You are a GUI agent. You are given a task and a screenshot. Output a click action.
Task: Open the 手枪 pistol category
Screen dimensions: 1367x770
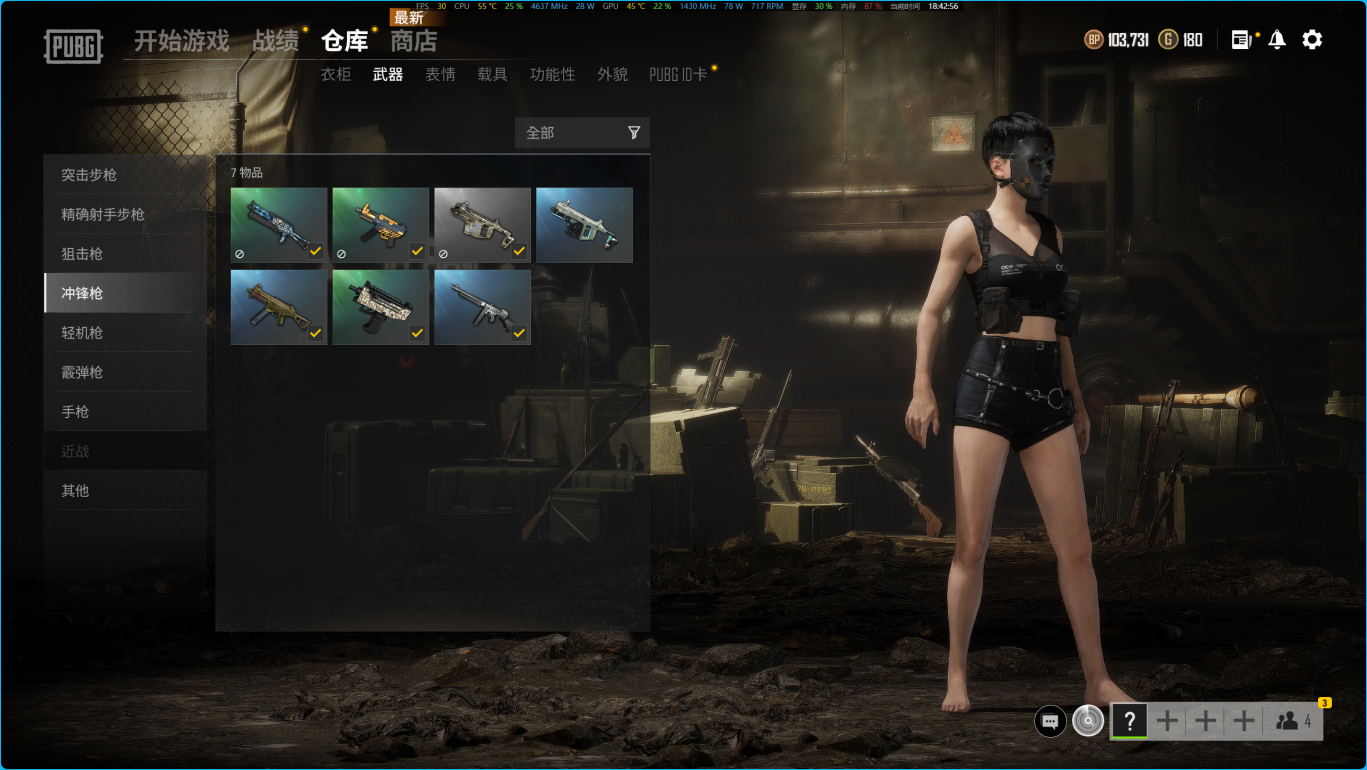coord(75,412)
